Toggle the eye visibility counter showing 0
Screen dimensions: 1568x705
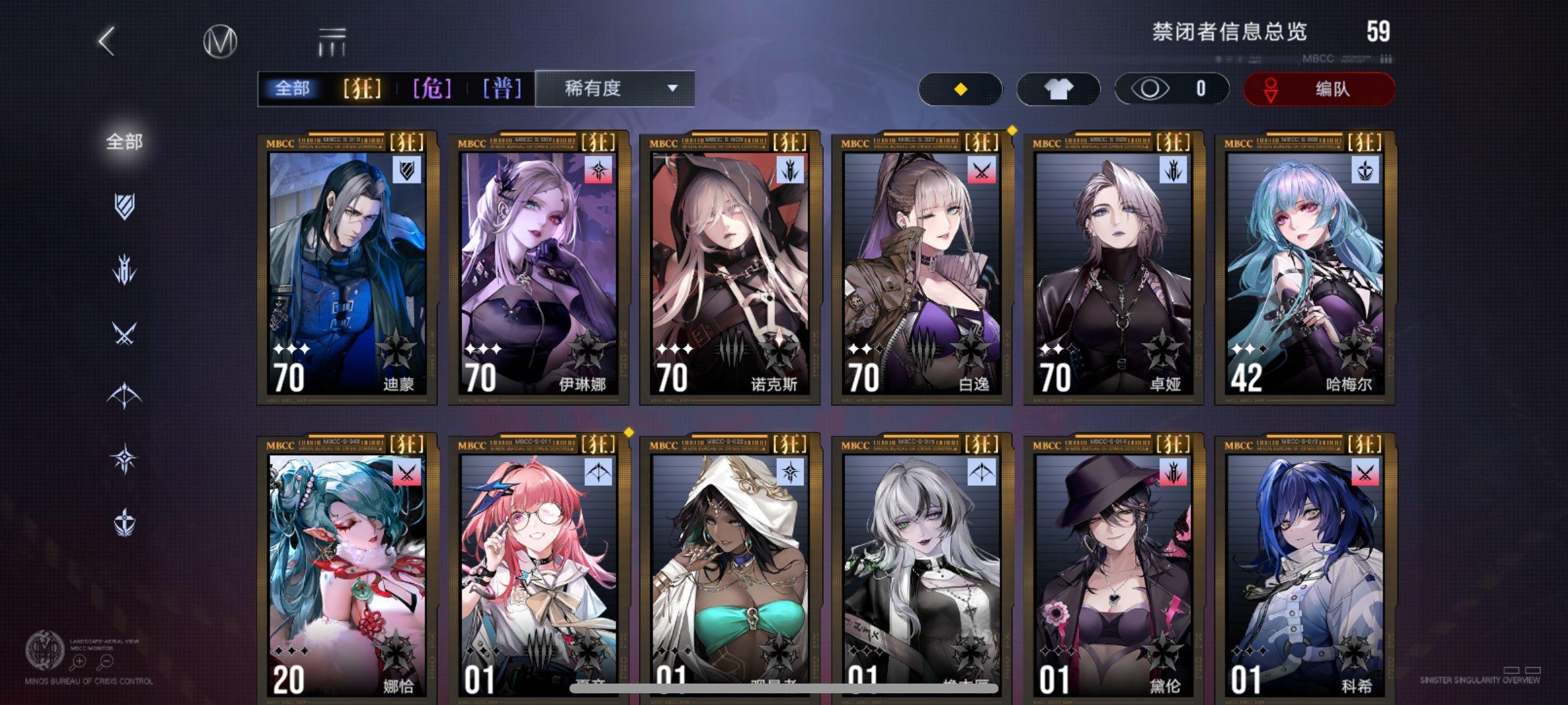pyautogui.click(x=1170, y=88)
